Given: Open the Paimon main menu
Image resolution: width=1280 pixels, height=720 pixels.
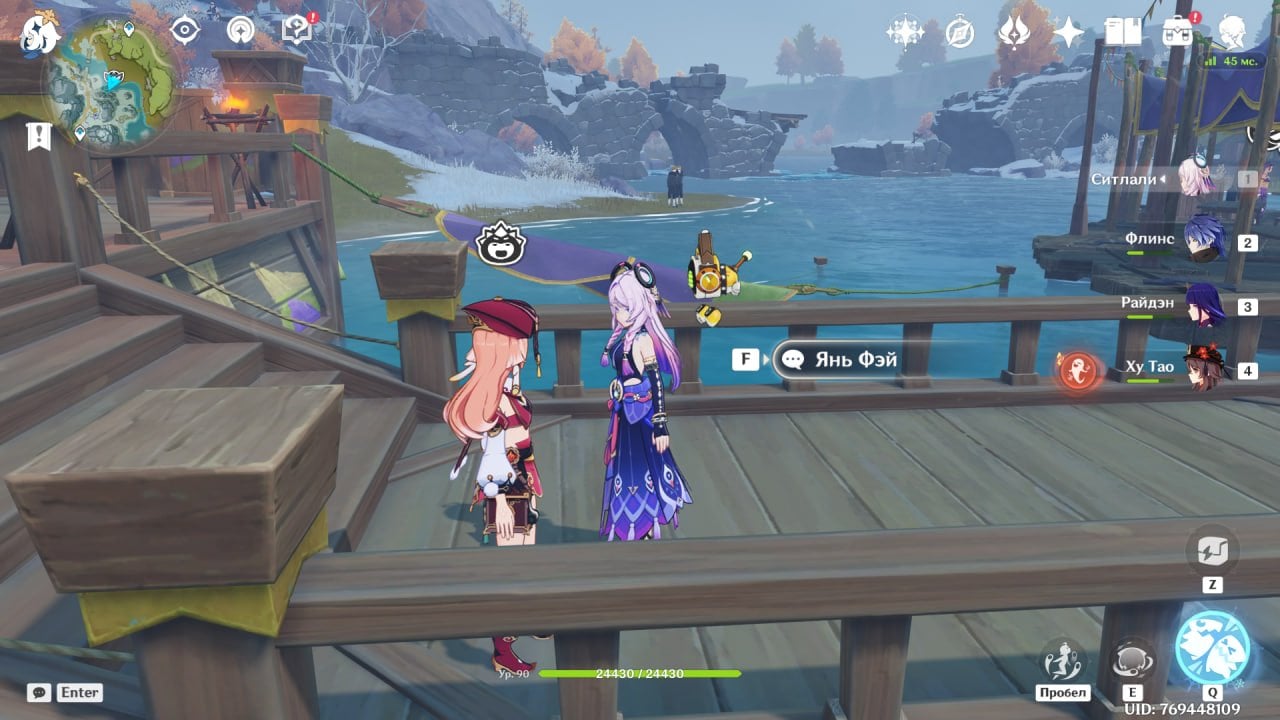Looking at the screenshot, I should coord(40,32).
